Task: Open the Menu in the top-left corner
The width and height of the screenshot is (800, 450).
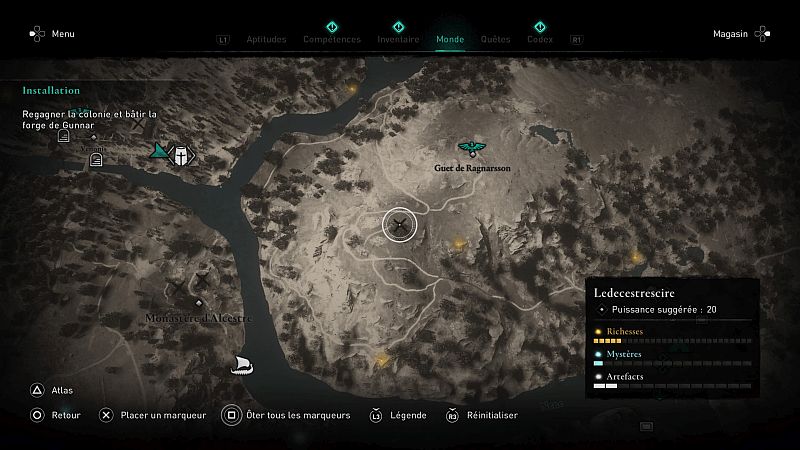Action: point(52,34)
